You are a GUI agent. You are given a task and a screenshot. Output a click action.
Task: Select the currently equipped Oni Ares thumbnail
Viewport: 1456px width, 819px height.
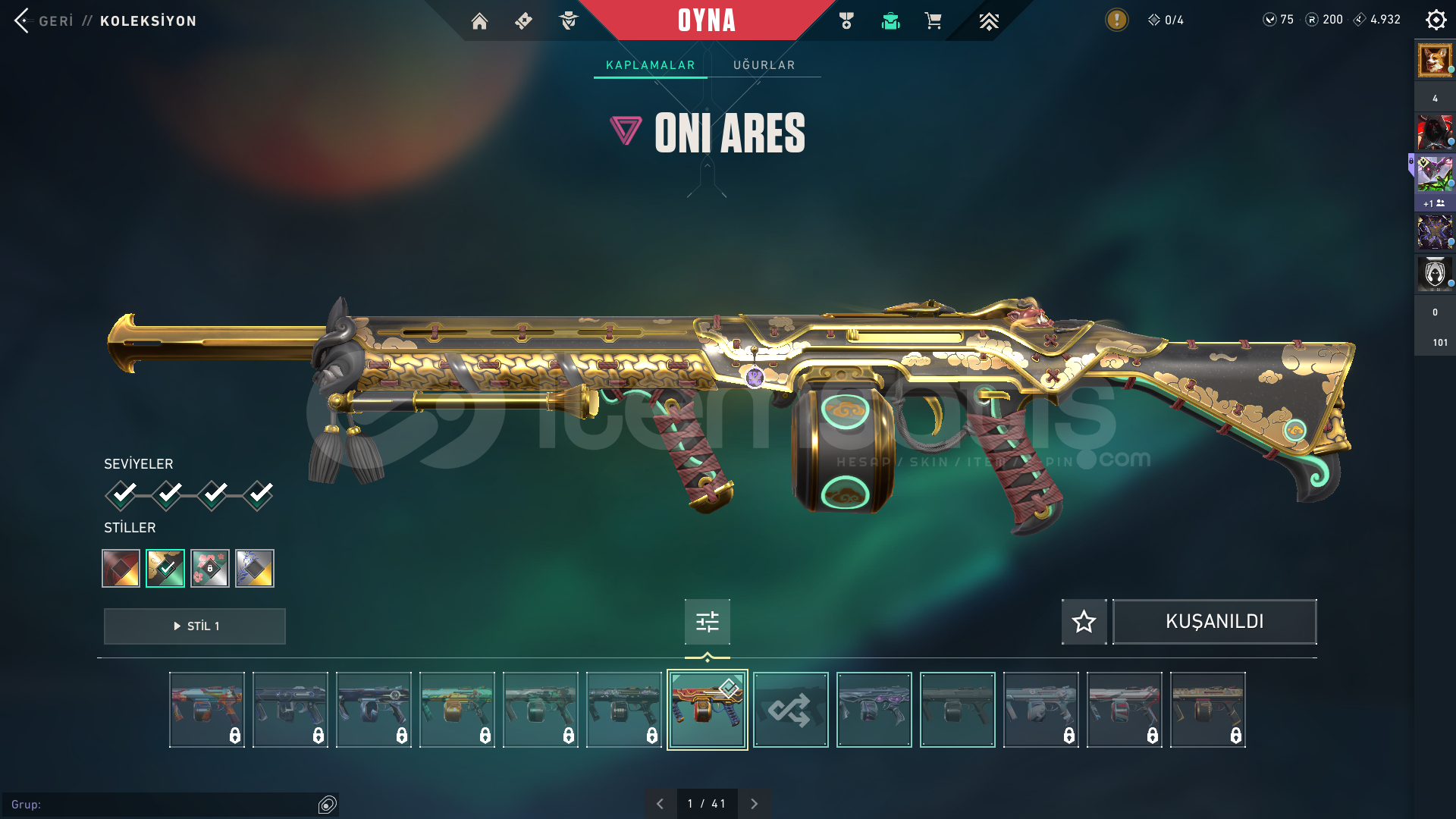707,710
